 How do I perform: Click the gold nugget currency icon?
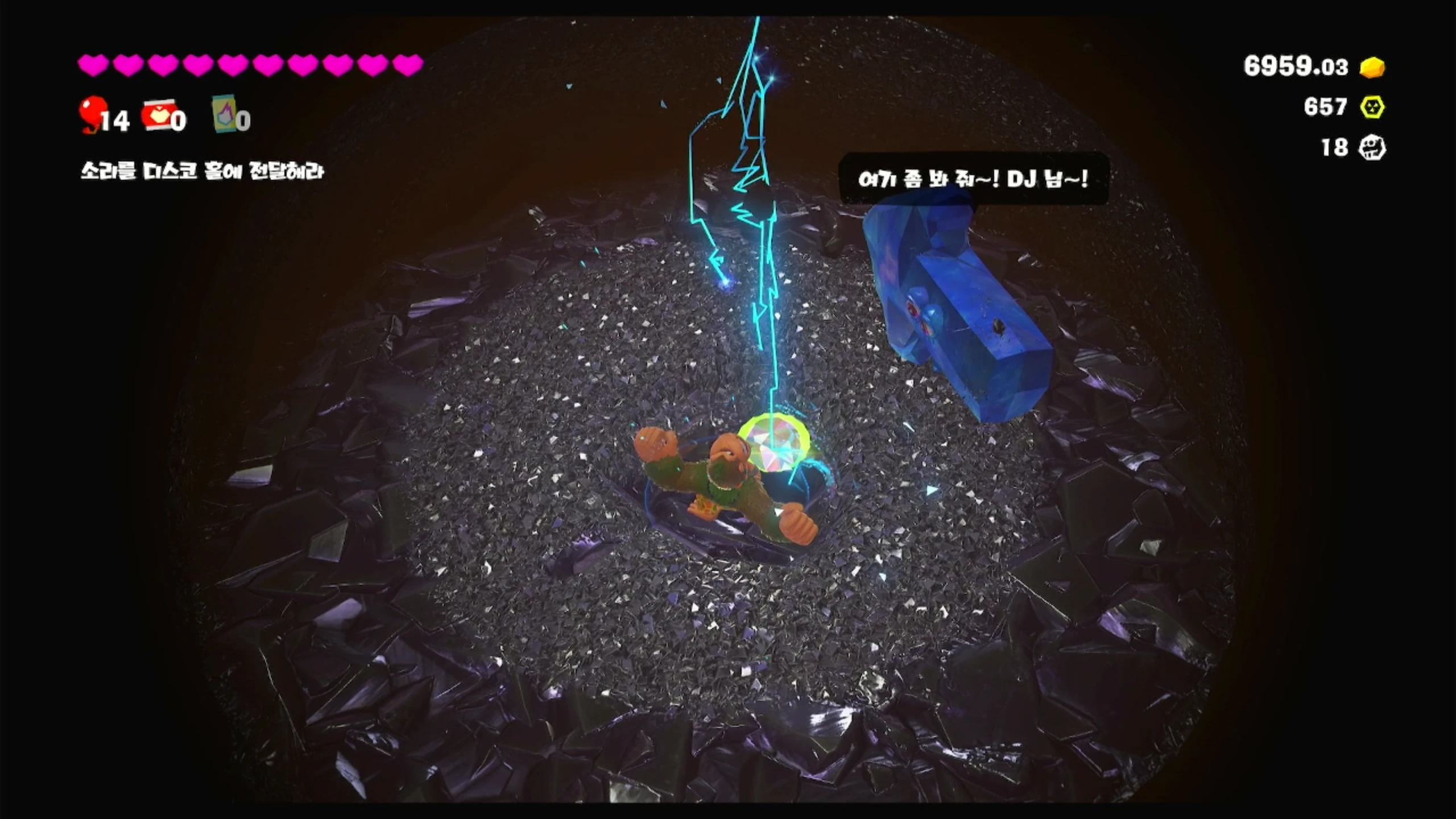pos(1372,67)
